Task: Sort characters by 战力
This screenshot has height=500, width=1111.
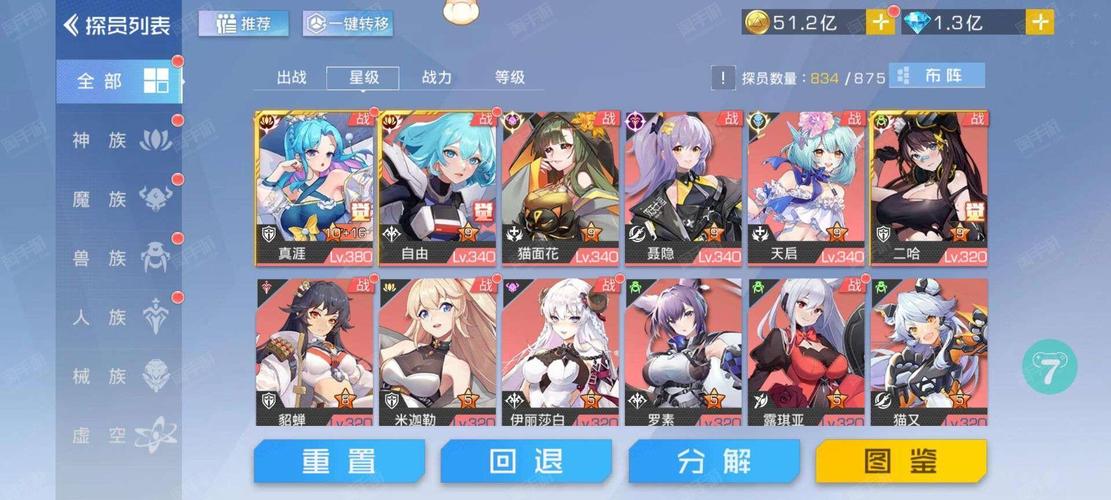Action: pyautogui.click(x=437, y=77)
